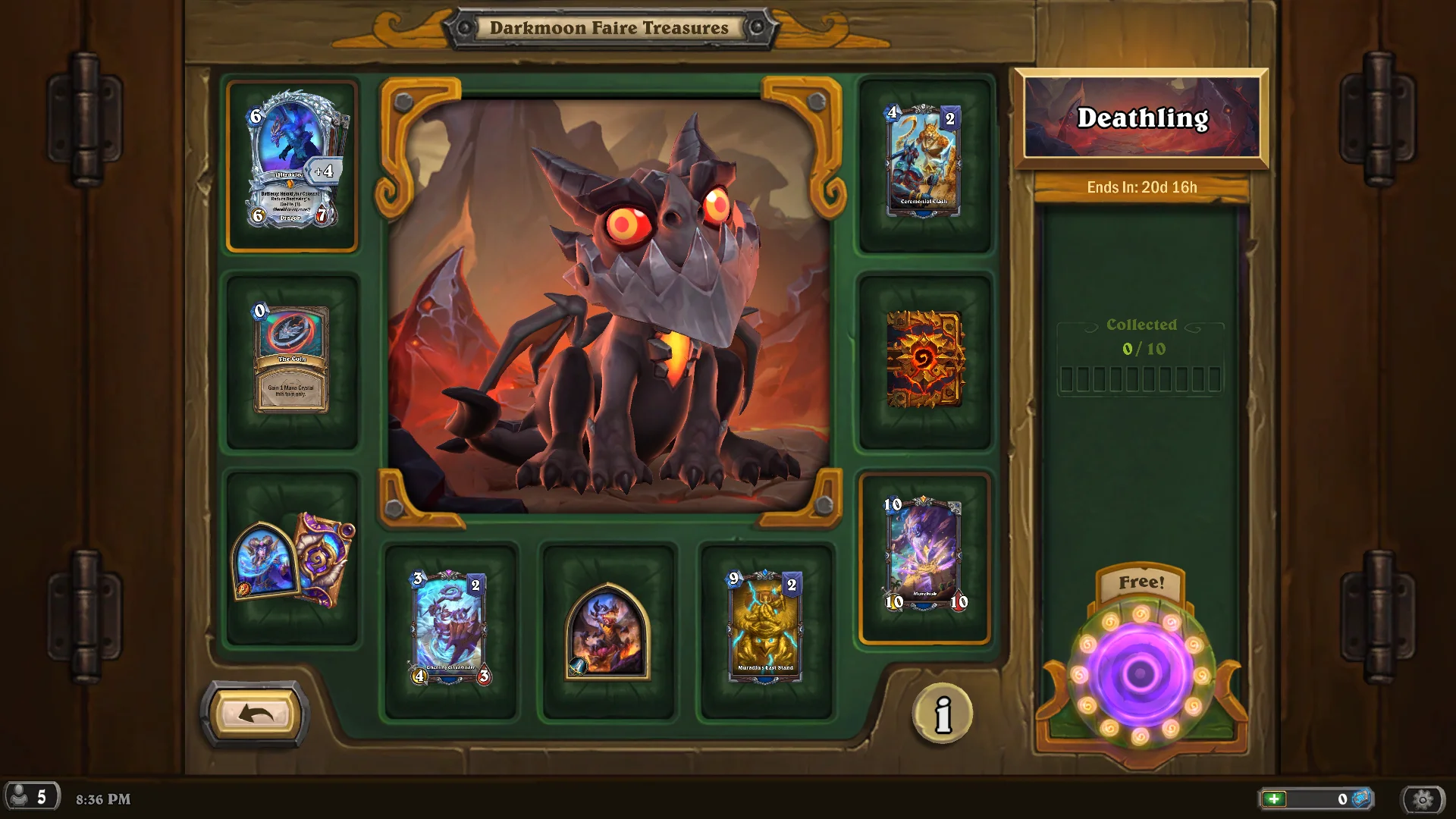Select the Muradin's Last Stand card

click(x=766, y=630)
